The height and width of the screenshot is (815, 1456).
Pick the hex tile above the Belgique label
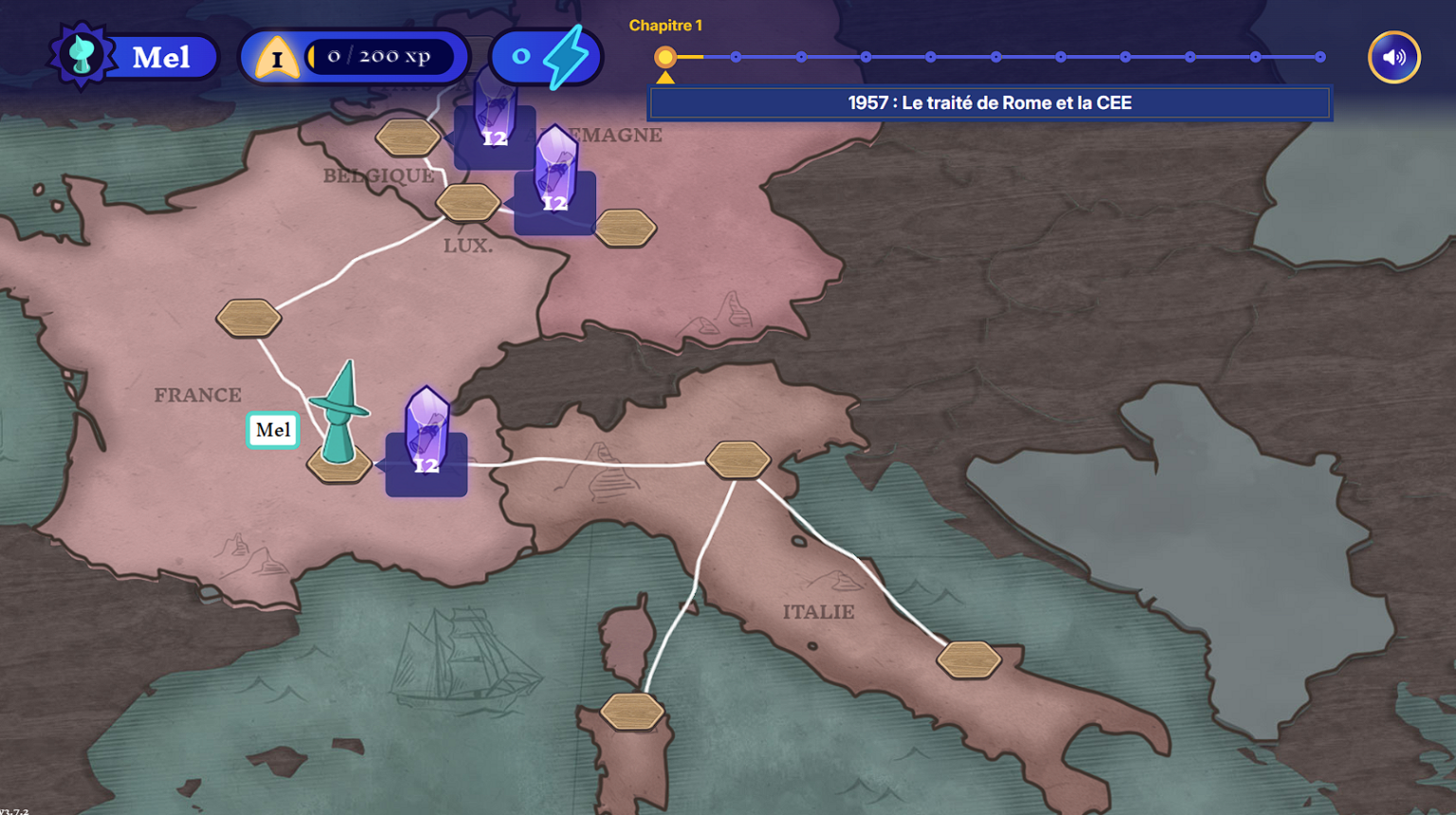[x=408, y=137]
